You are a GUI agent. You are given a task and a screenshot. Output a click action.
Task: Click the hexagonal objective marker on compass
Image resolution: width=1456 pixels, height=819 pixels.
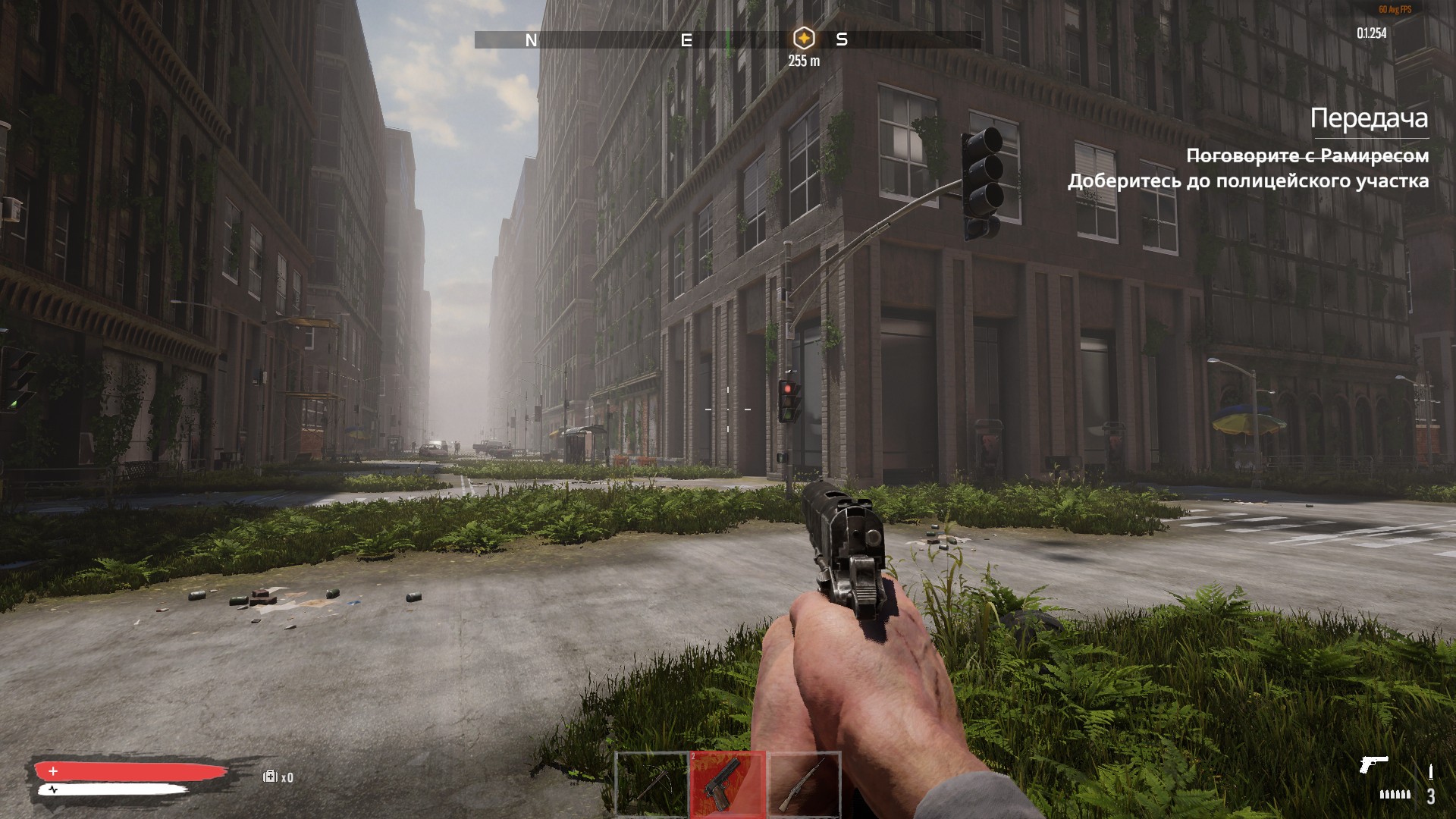pyautogui.click(x=803, y=38)
